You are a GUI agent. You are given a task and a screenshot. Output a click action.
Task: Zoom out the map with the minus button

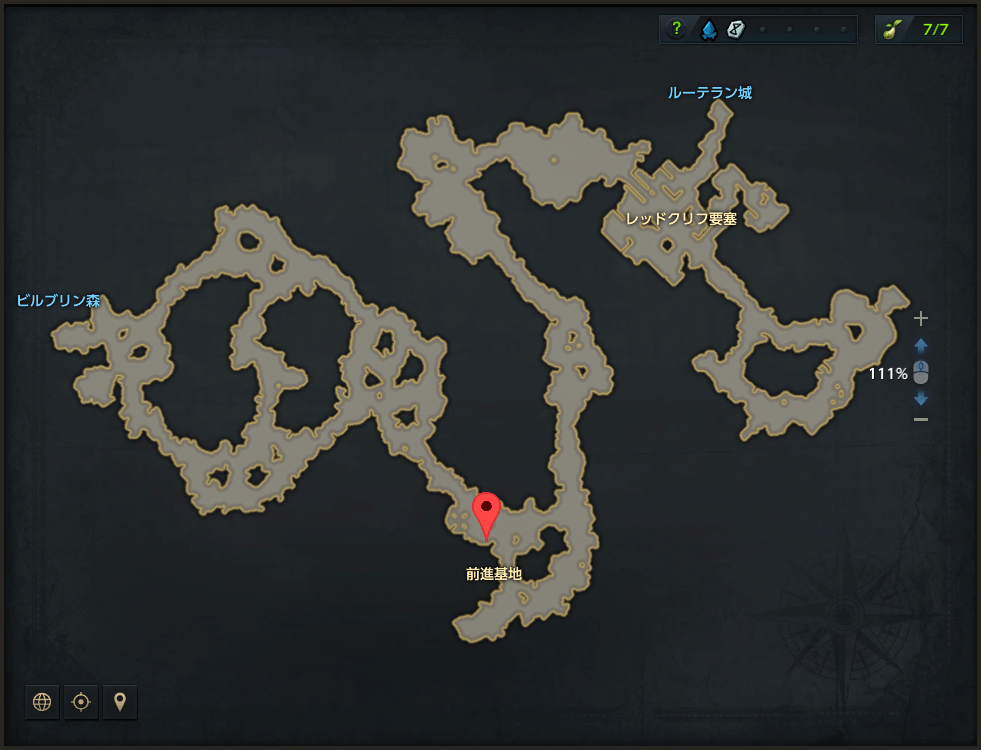coord(921,419)
